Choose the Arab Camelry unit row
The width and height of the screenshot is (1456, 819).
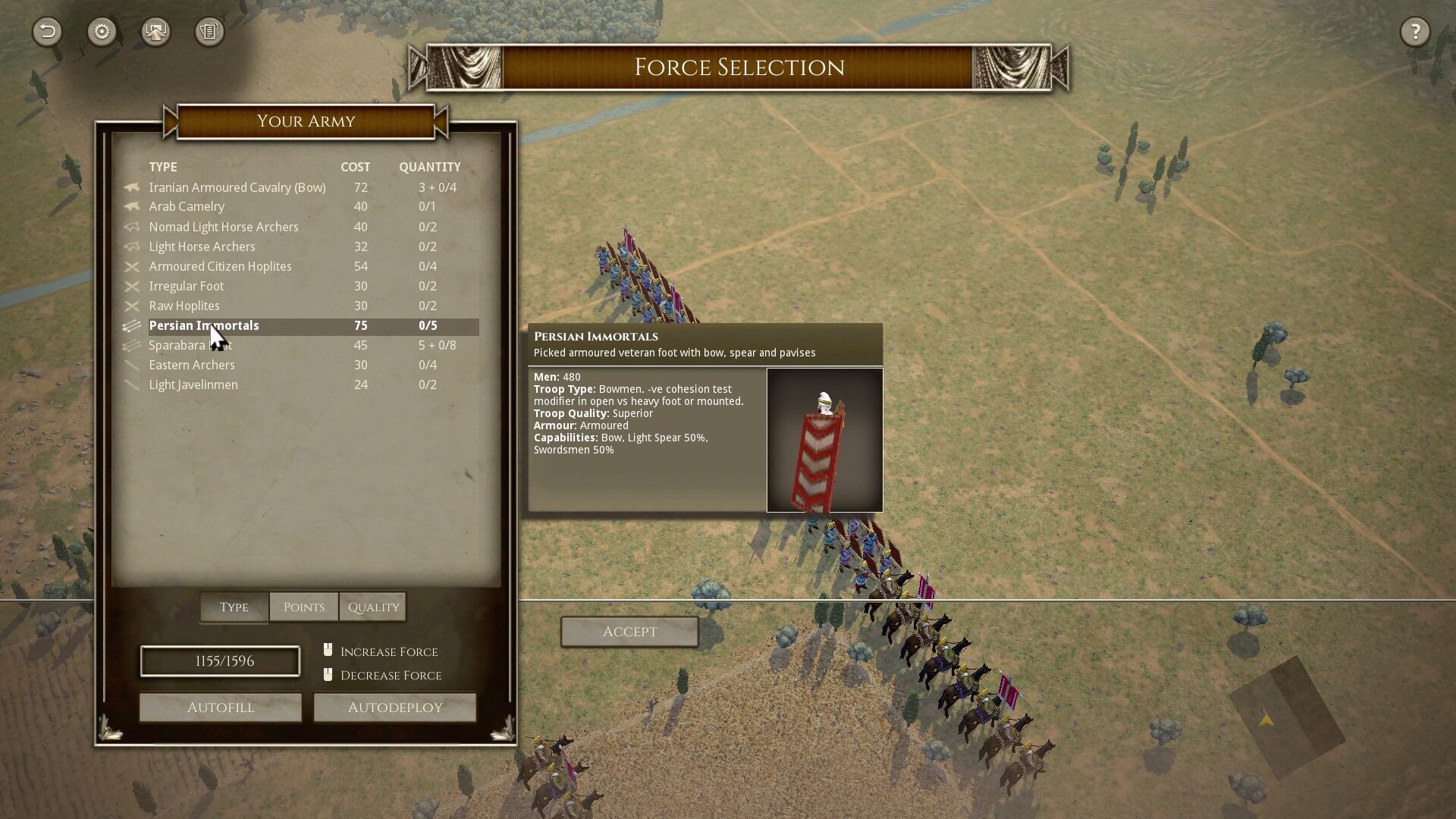(187, 206)
